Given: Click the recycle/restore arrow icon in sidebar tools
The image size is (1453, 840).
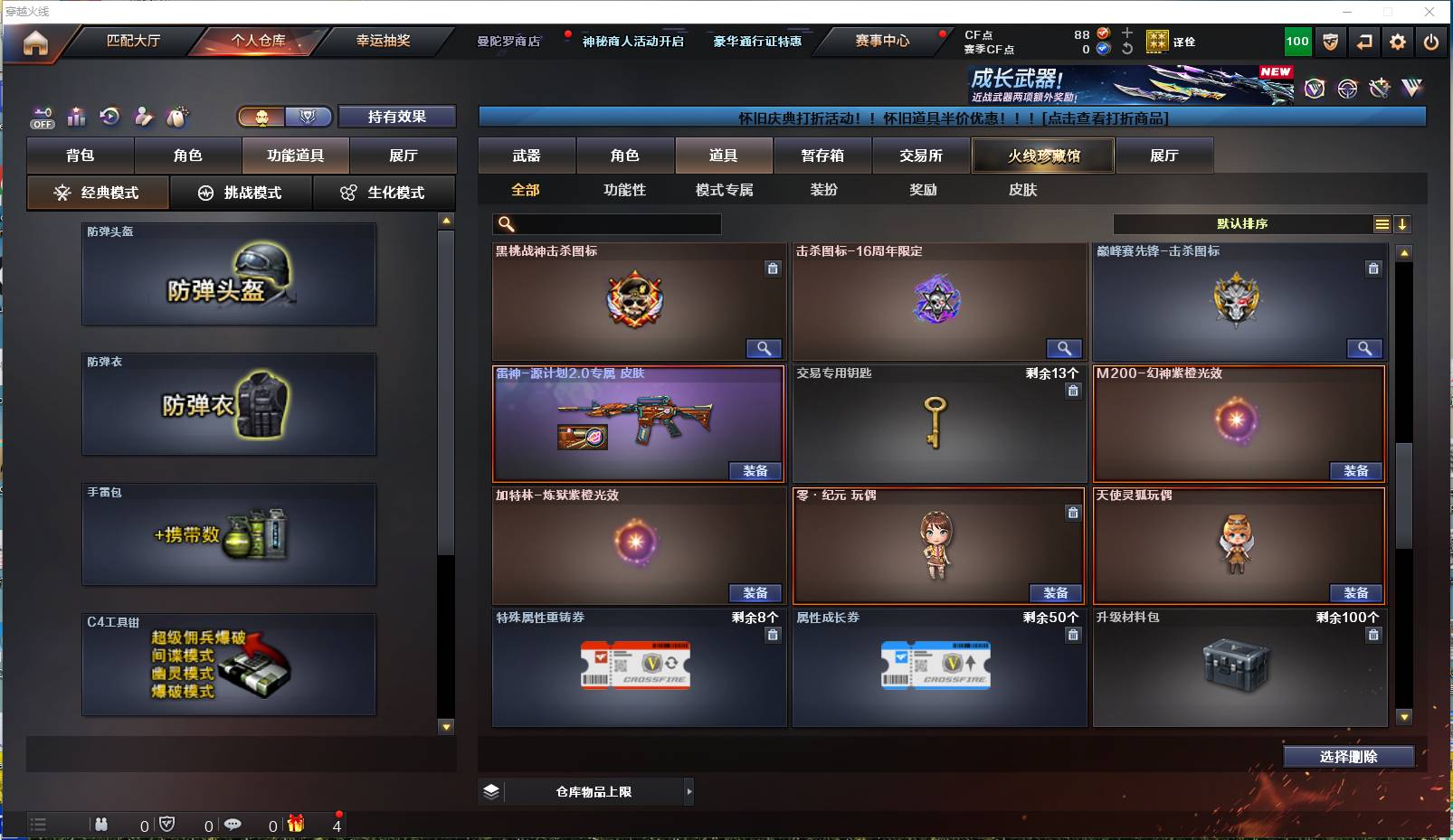Looking at the screenshot, I should pos(109,117).
